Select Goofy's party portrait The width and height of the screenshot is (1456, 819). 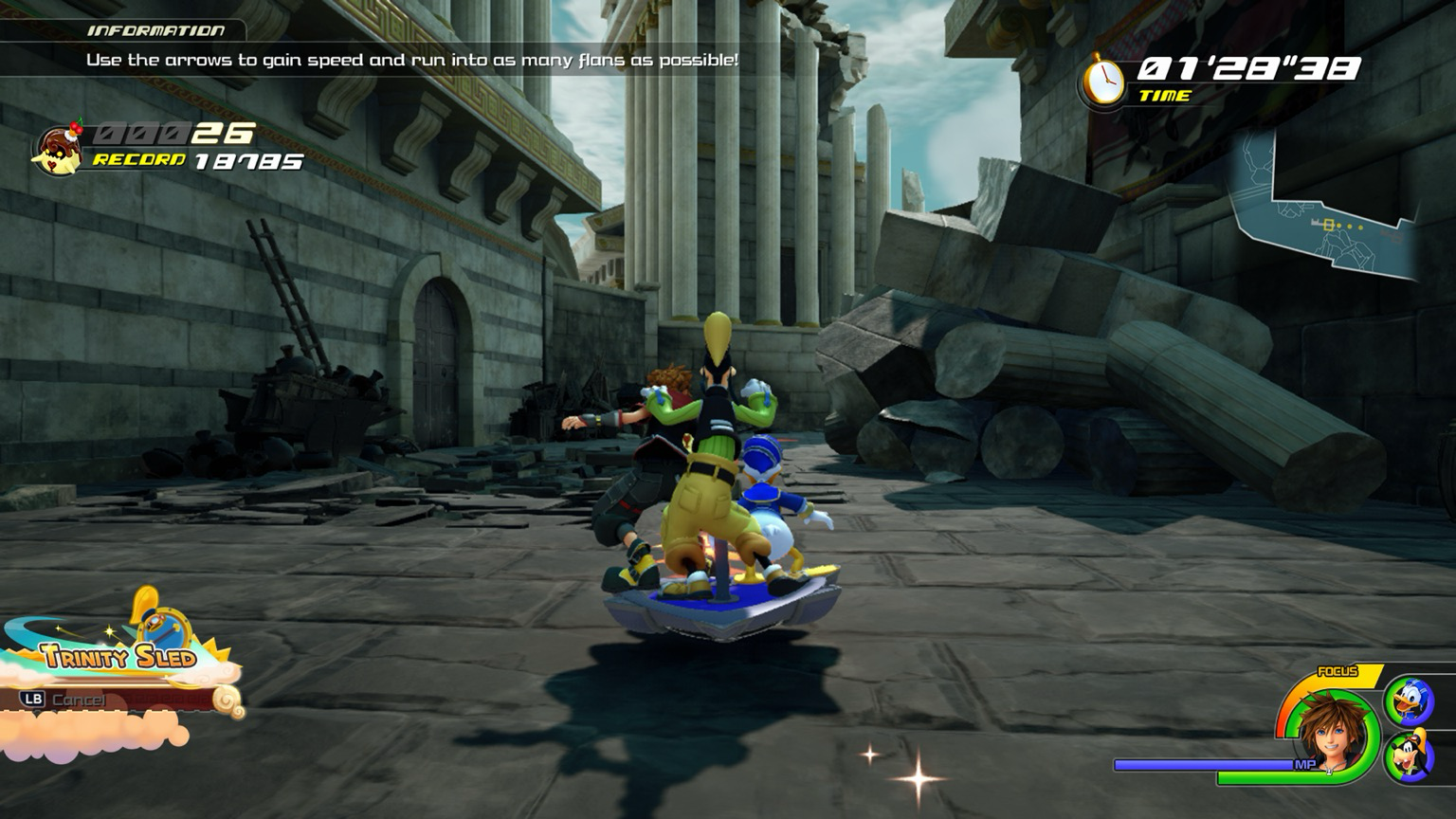(x=1408, y=757)
